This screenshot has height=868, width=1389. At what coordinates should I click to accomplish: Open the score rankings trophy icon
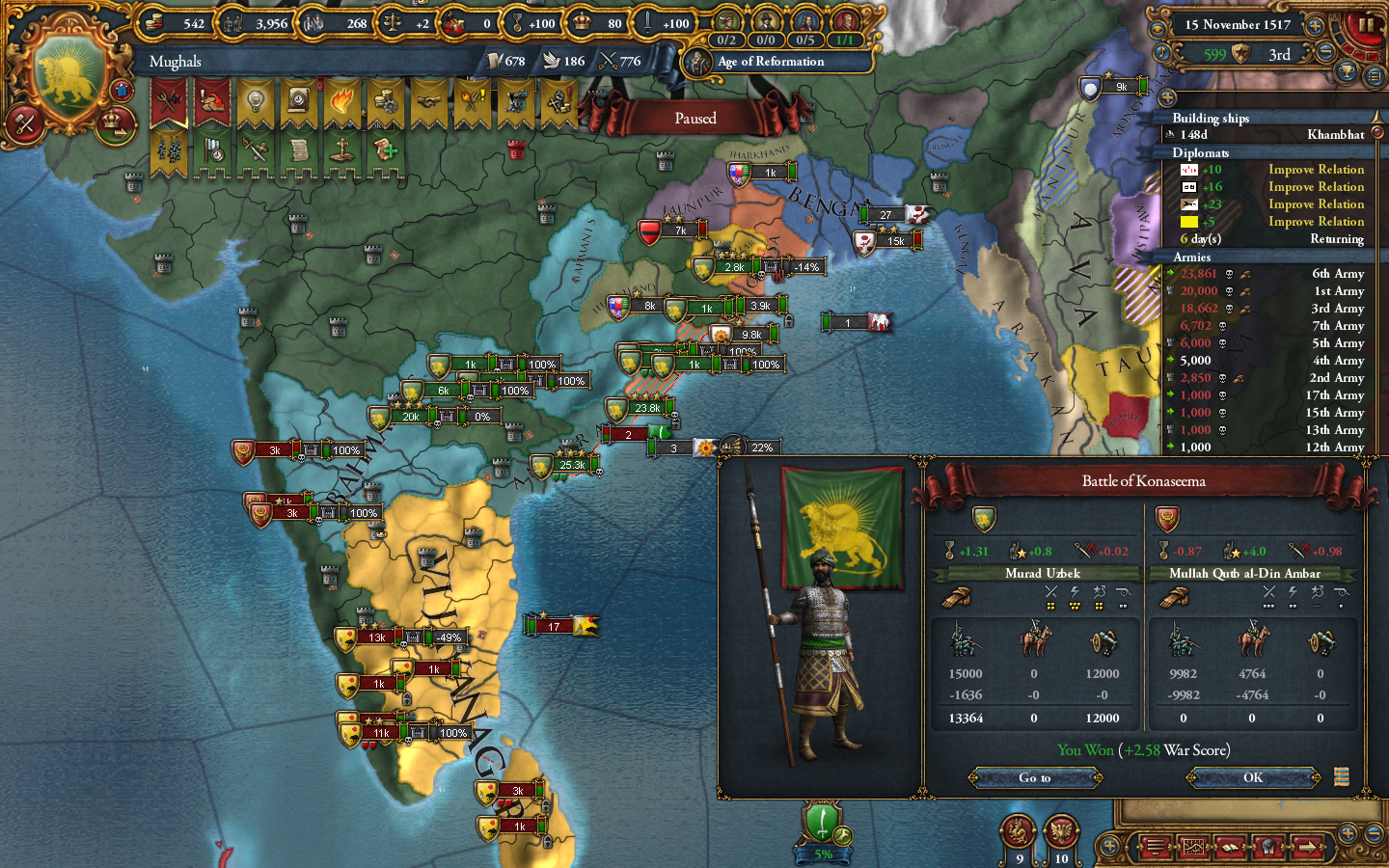click(x=1347, y=73)
